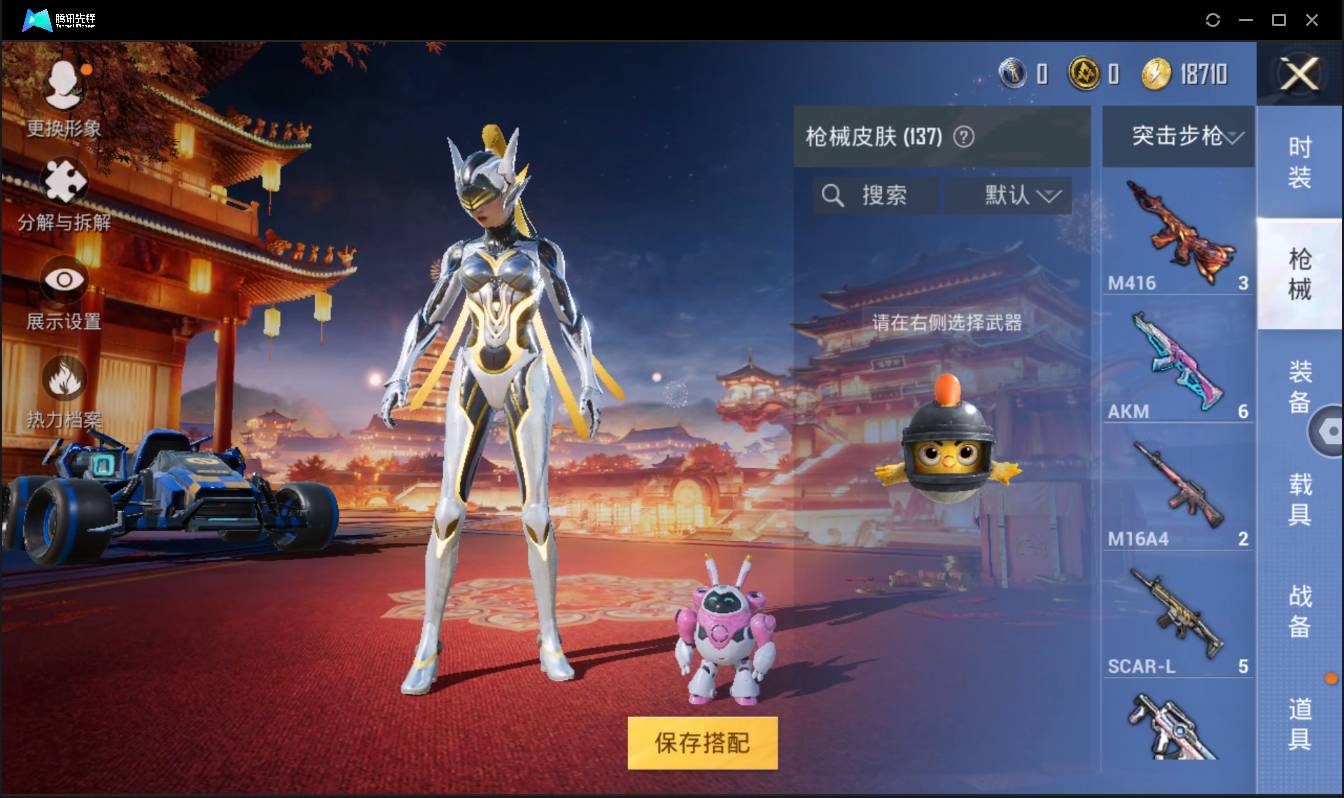
Task: Click the refresh icon in the title bar
Action: click(1214, 19)
